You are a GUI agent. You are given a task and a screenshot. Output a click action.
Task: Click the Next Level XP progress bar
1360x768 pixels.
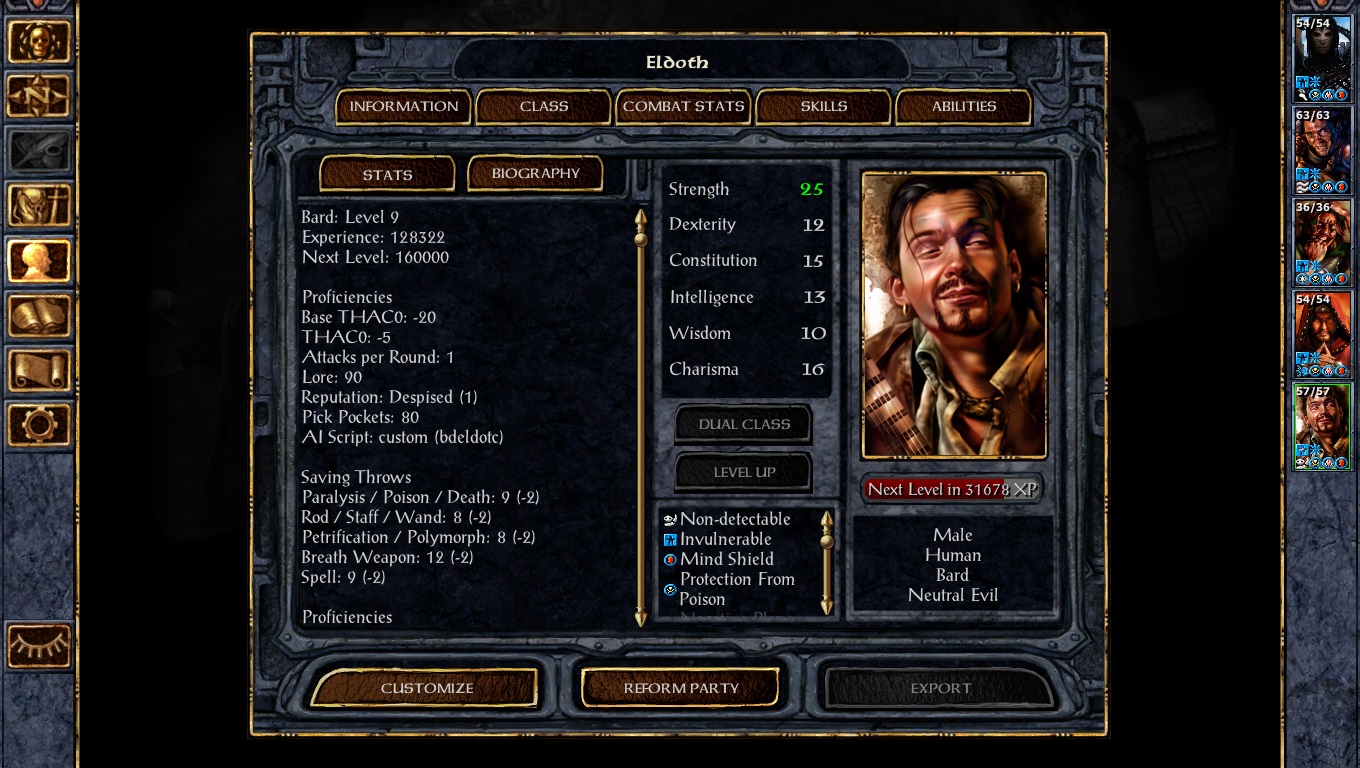pos(951,489)
